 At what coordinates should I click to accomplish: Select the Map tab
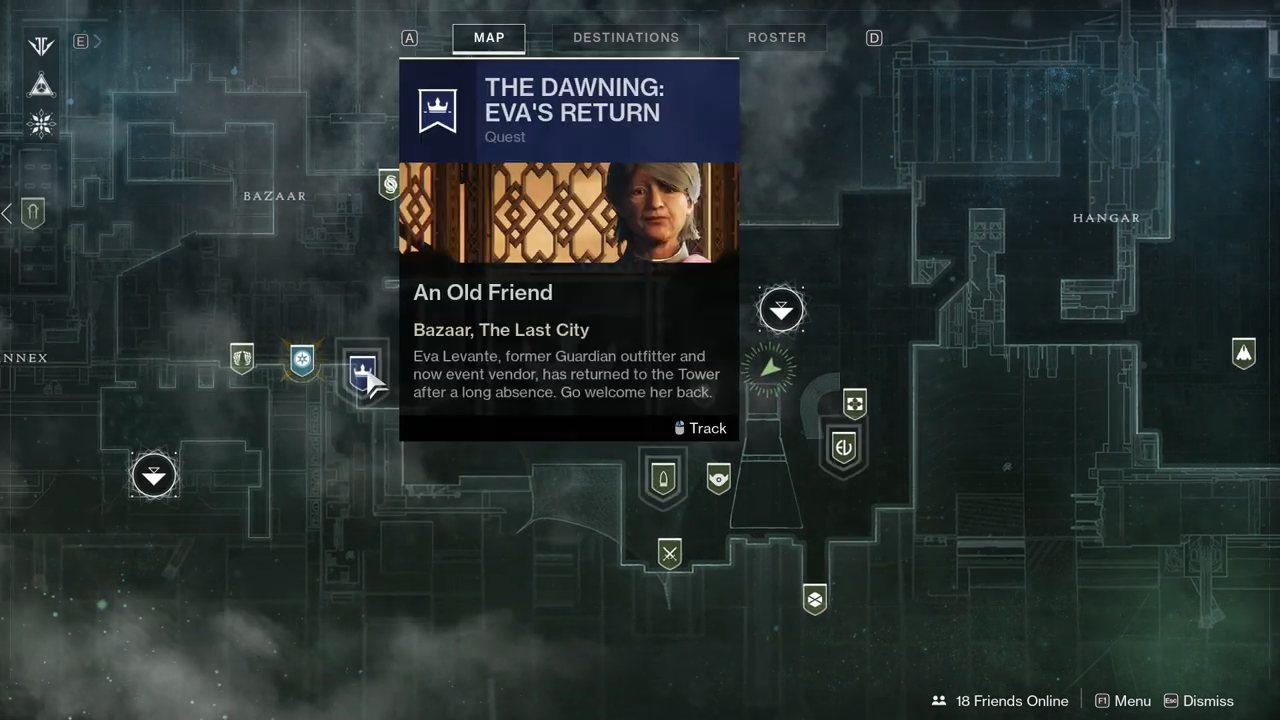pos(489,38)
